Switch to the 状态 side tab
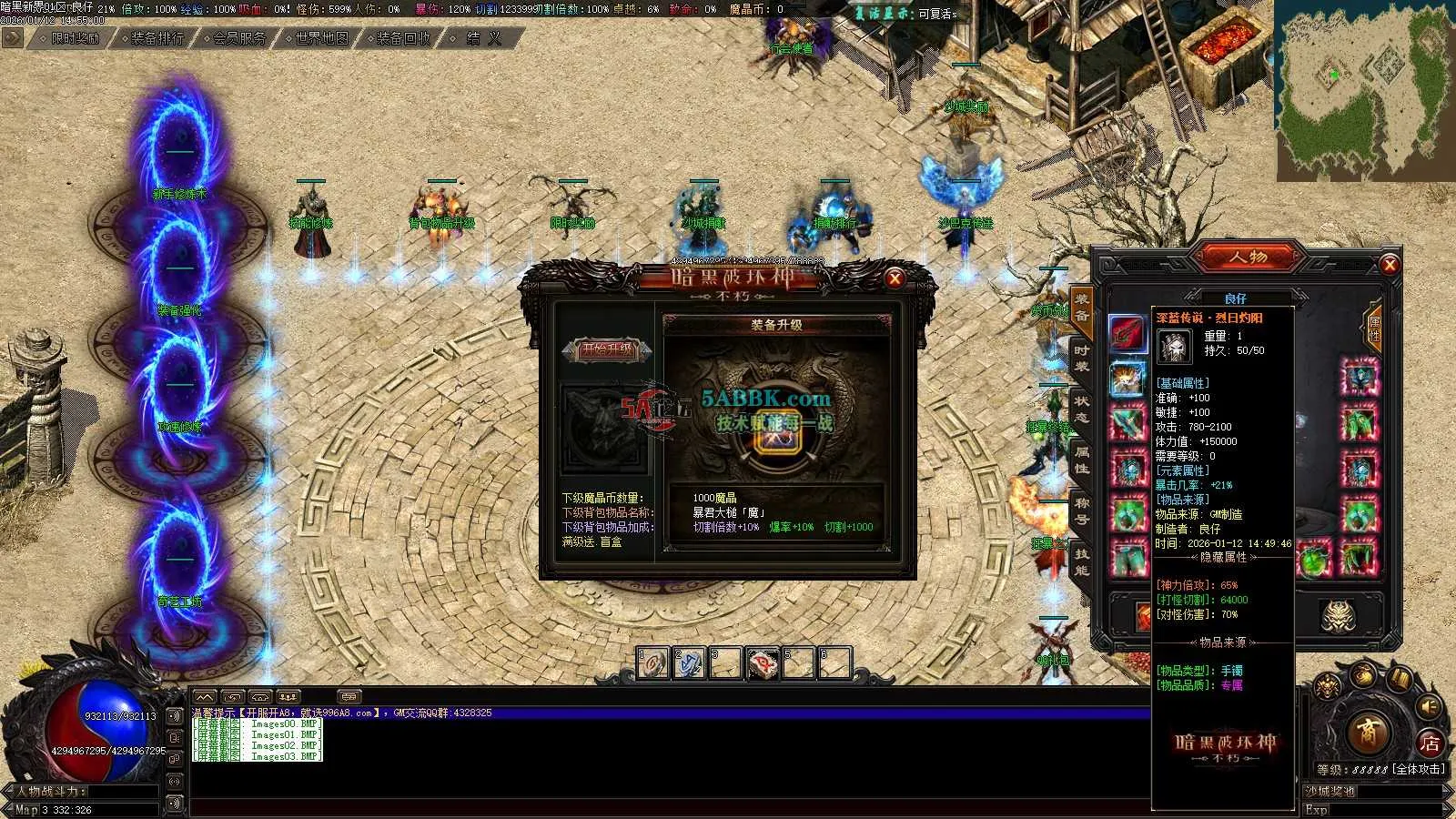Screen dimensions: 1456x819 pos(1081,407)
